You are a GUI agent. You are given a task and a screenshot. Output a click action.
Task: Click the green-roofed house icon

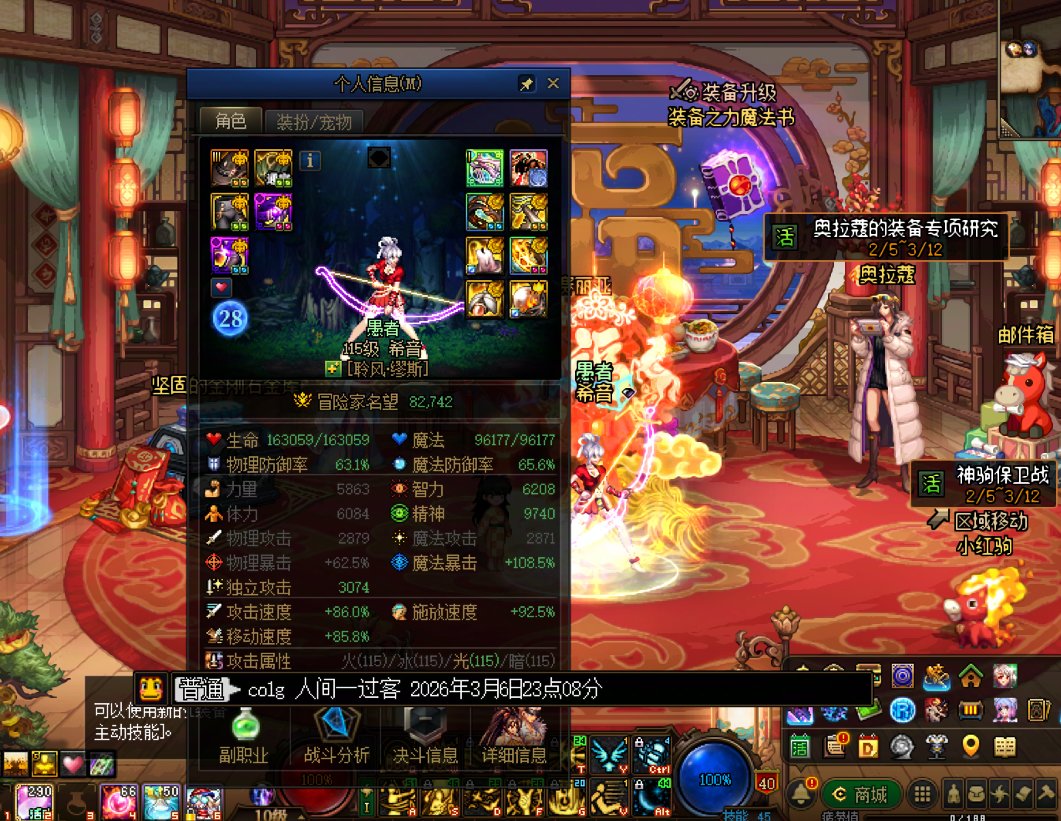point(970,677)
